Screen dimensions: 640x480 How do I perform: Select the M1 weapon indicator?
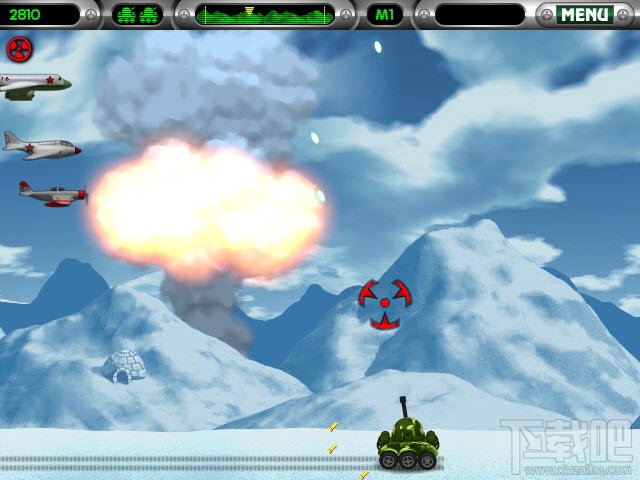pos(384,15)
